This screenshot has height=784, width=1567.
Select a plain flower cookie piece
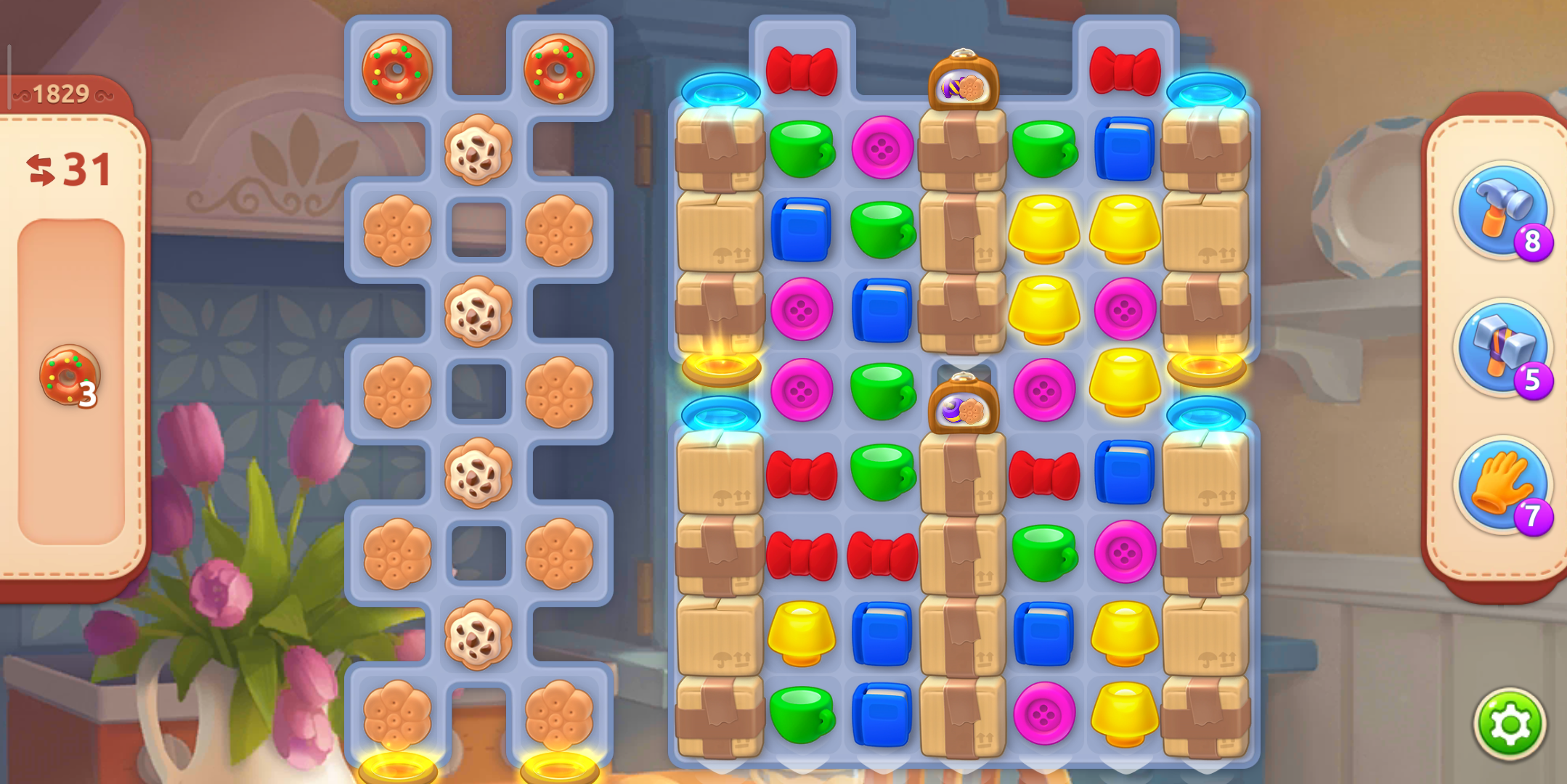pyautogui.click(x=396, y=229)
